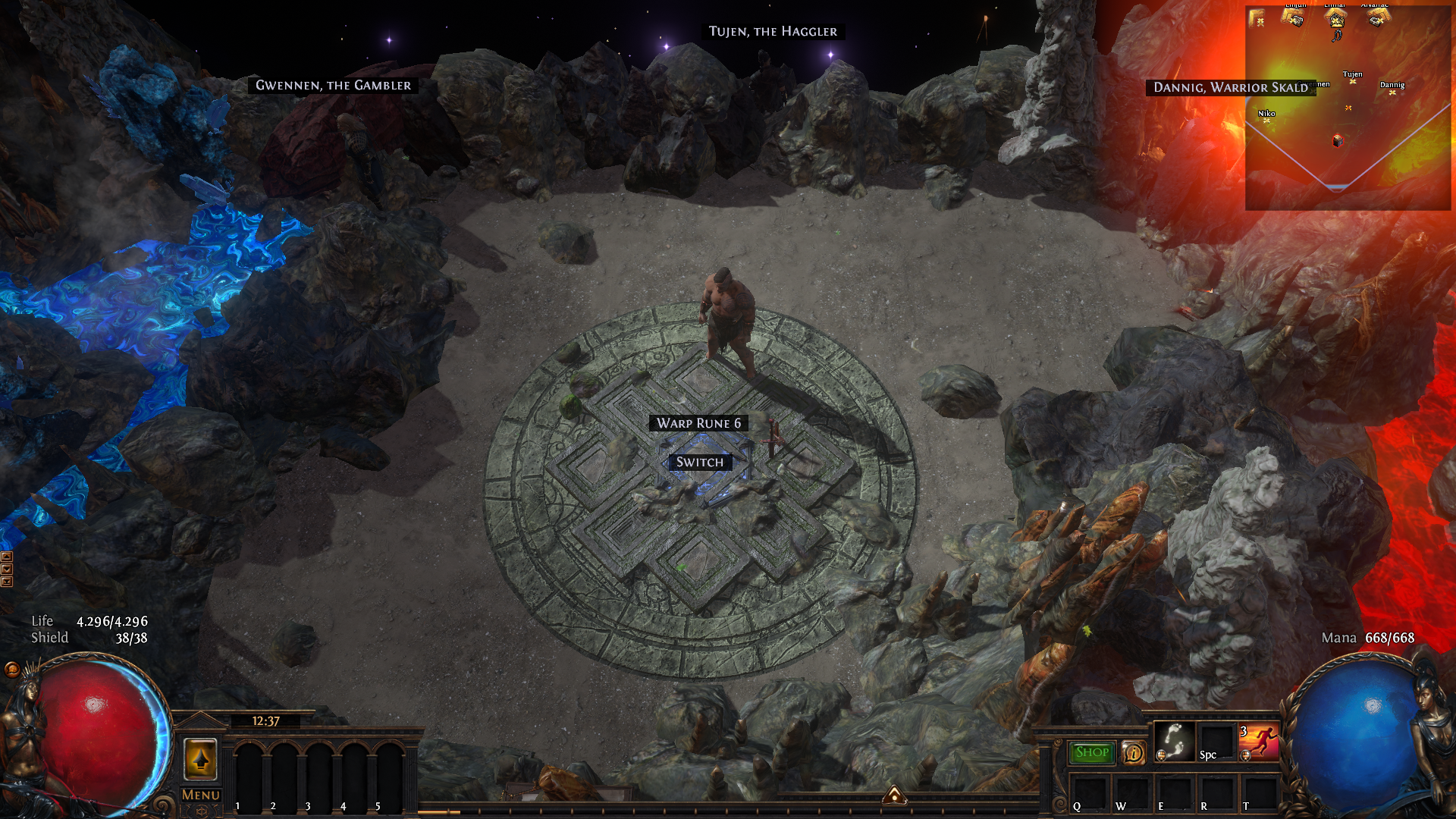
Task: Open the green Shop button
Action: click(1092, 752)
